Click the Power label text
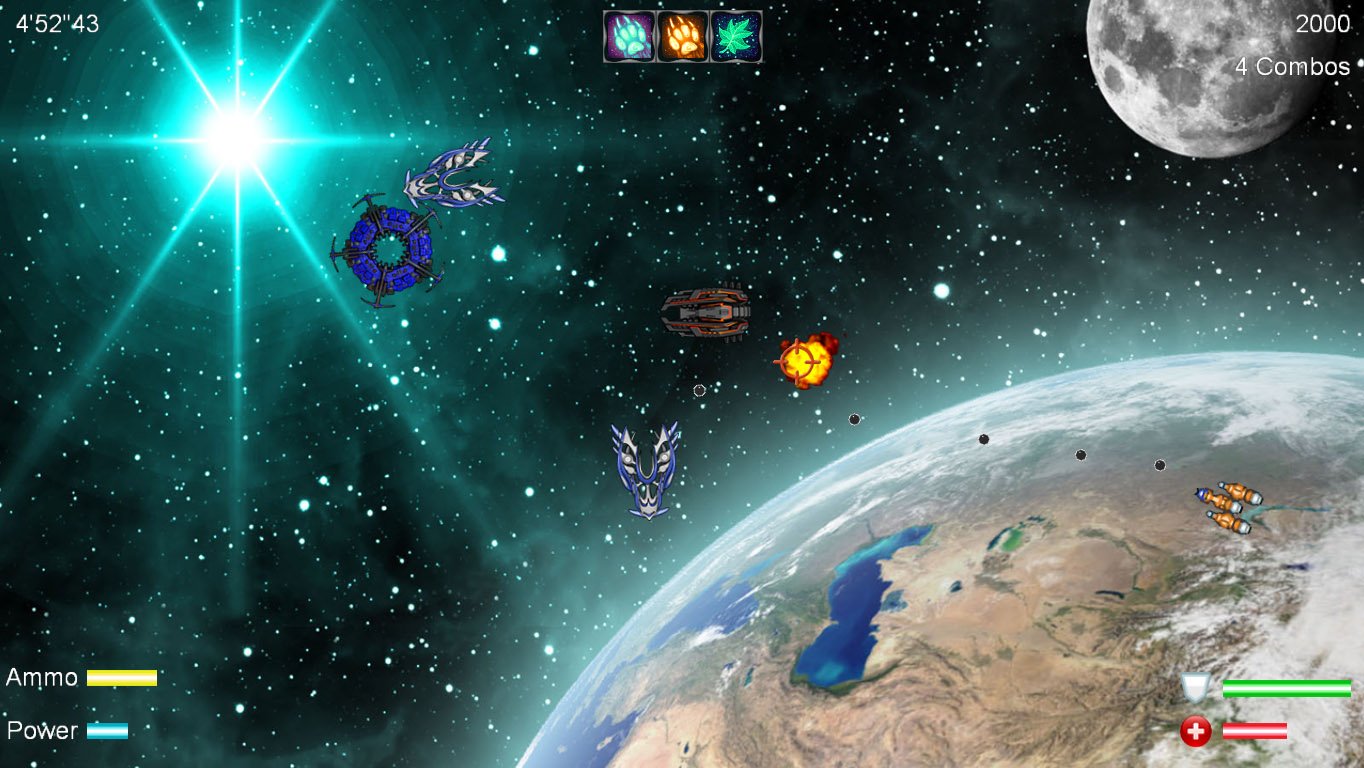This screenshot has width=1364, height=768. tap(40, 730)
